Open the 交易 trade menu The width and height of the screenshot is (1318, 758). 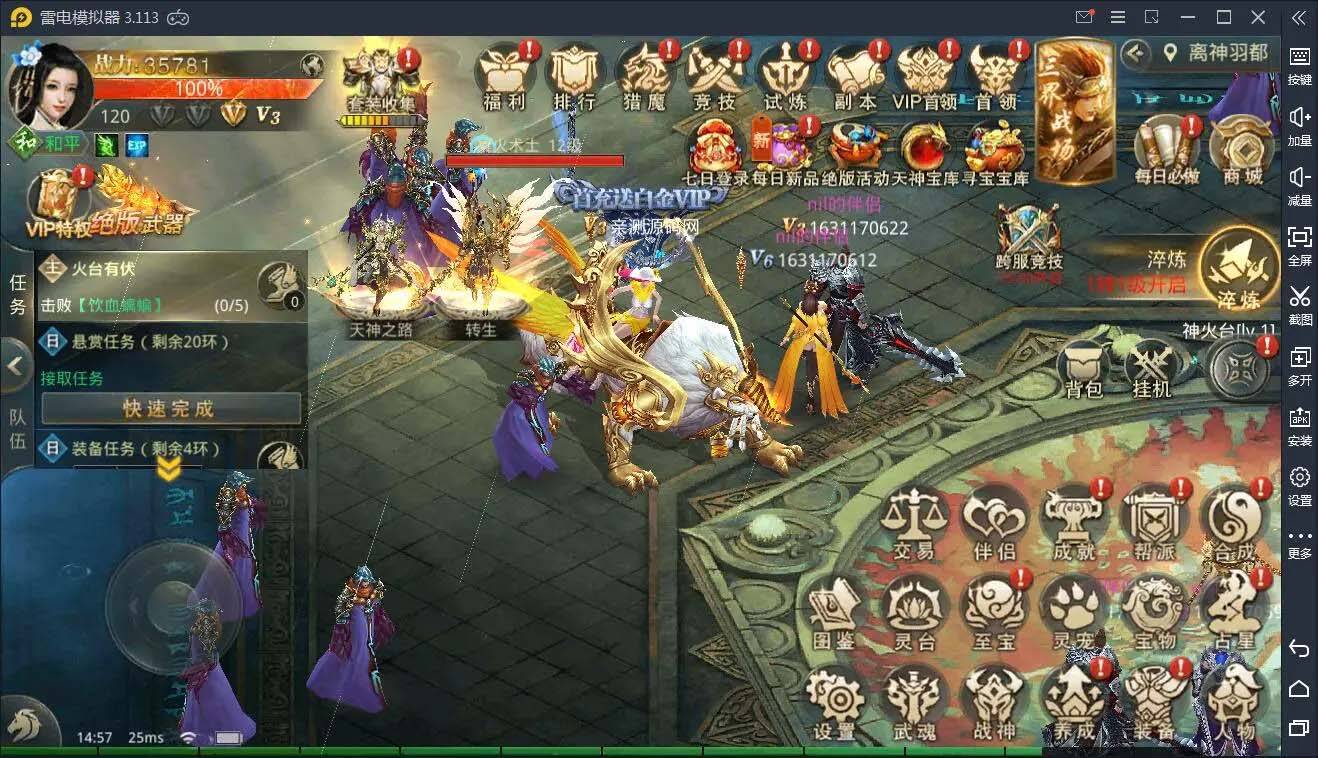coord(913,521)
